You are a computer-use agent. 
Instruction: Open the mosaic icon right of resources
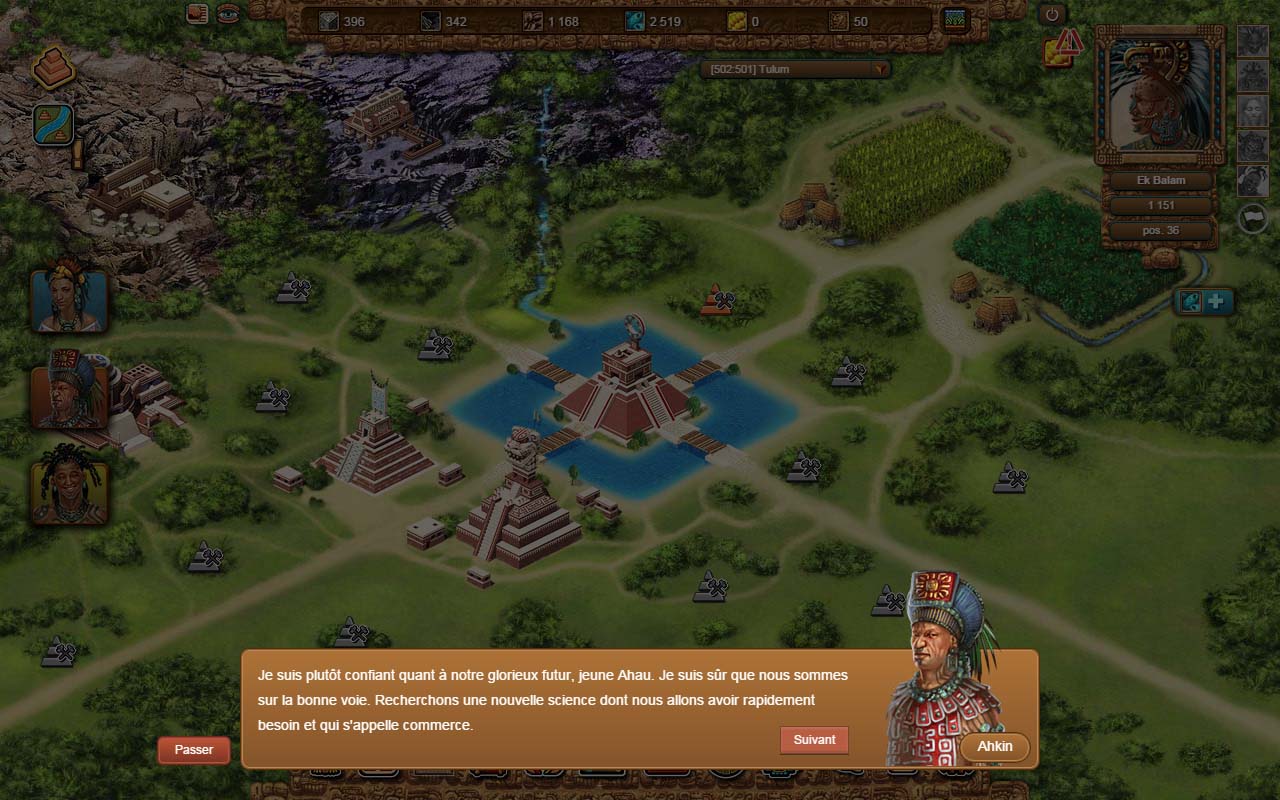[x=956, y=20]
